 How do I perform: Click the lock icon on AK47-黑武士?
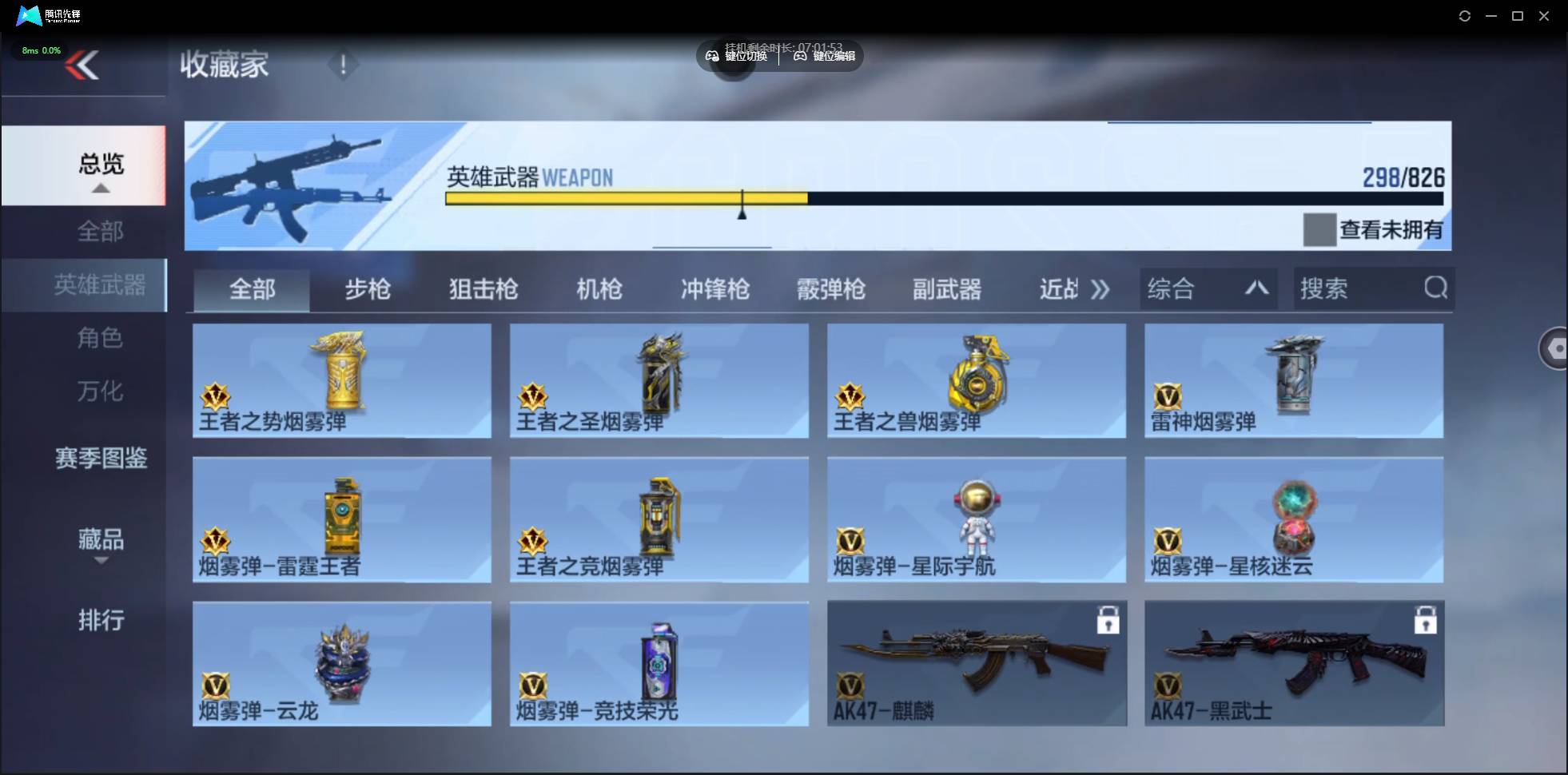(x=1426, y=619)
